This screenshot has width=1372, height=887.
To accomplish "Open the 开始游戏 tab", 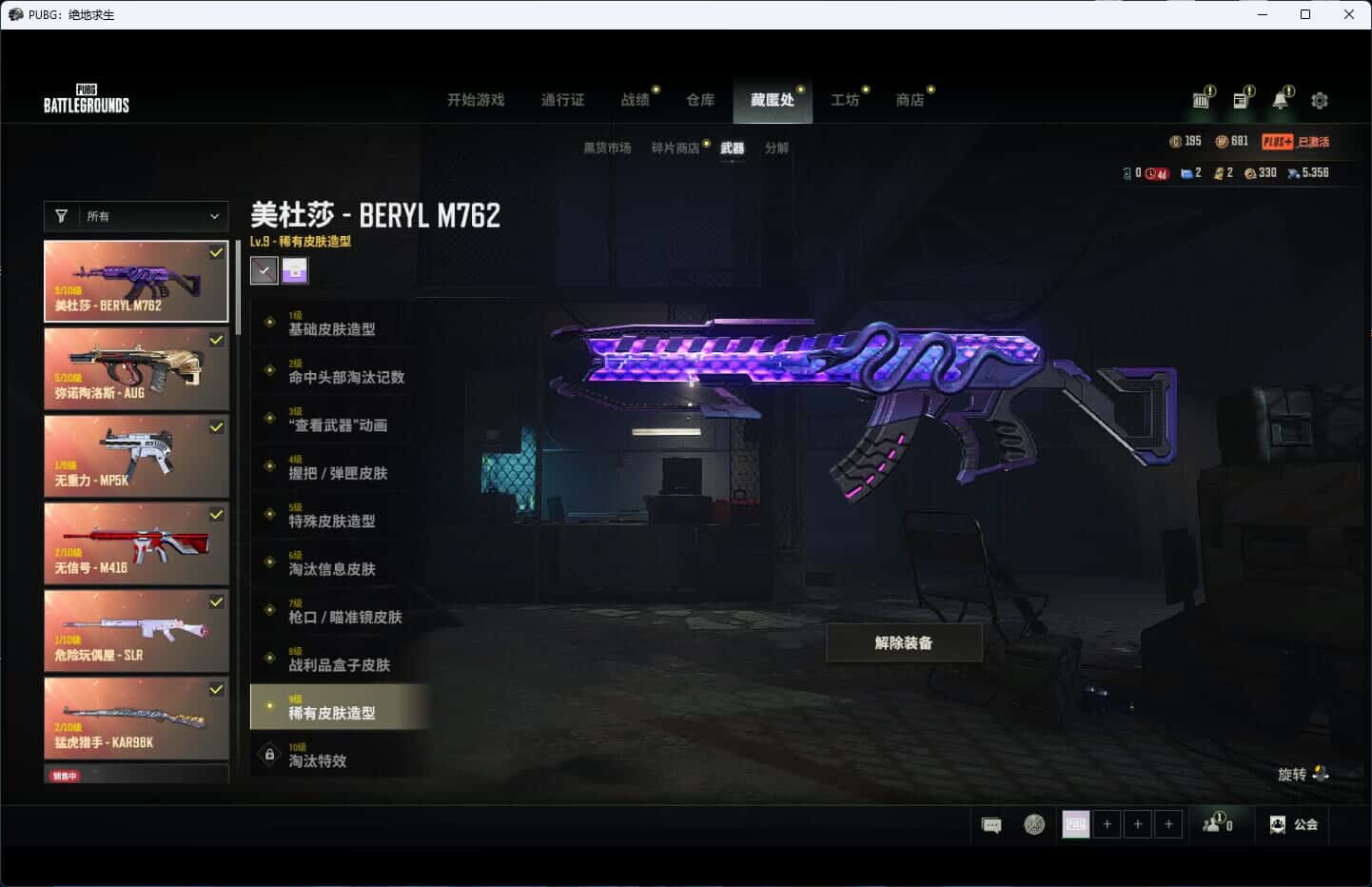I will pos(476,100).
